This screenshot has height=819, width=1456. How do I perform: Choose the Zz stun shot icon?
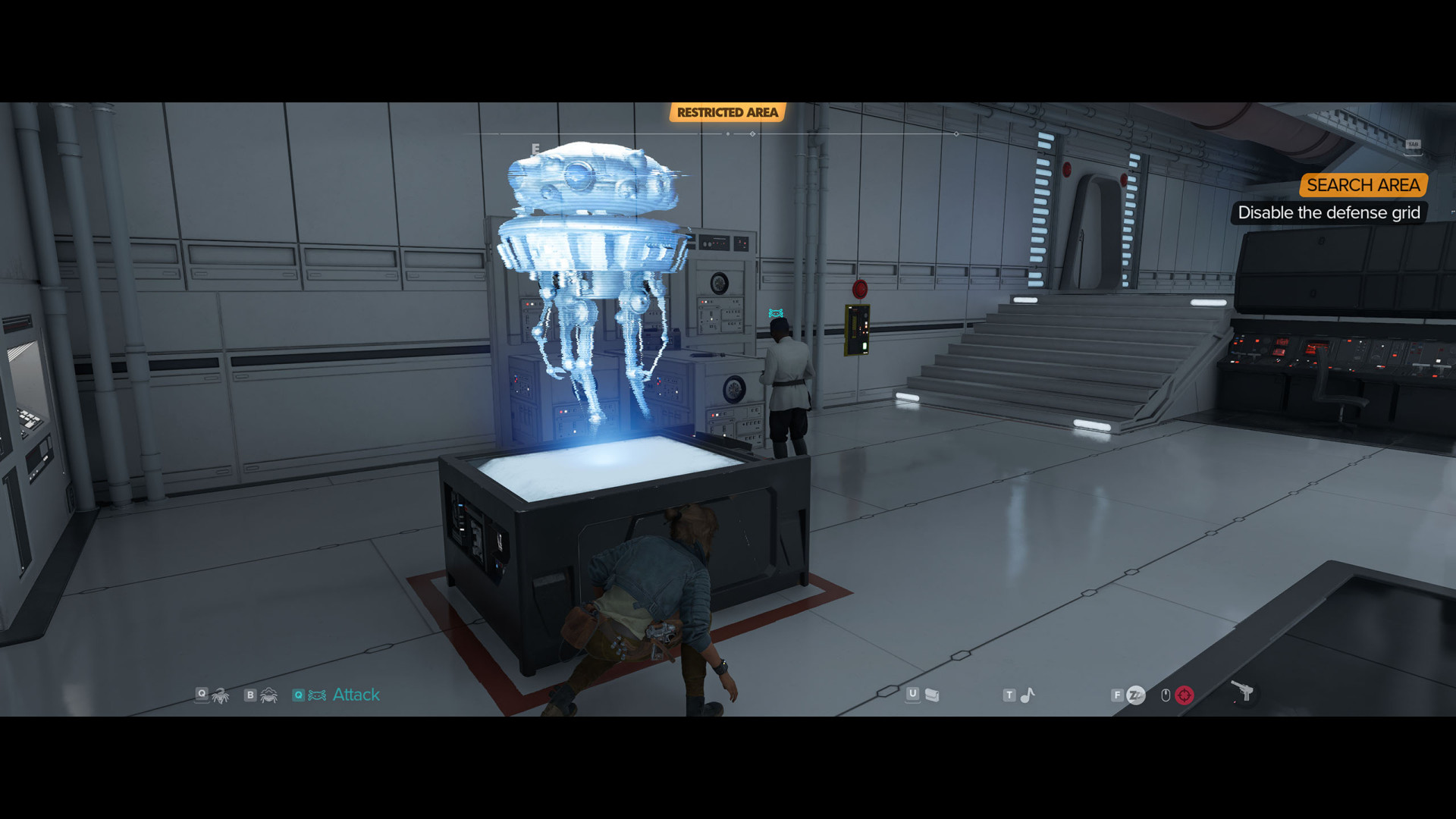[1135, 695]
